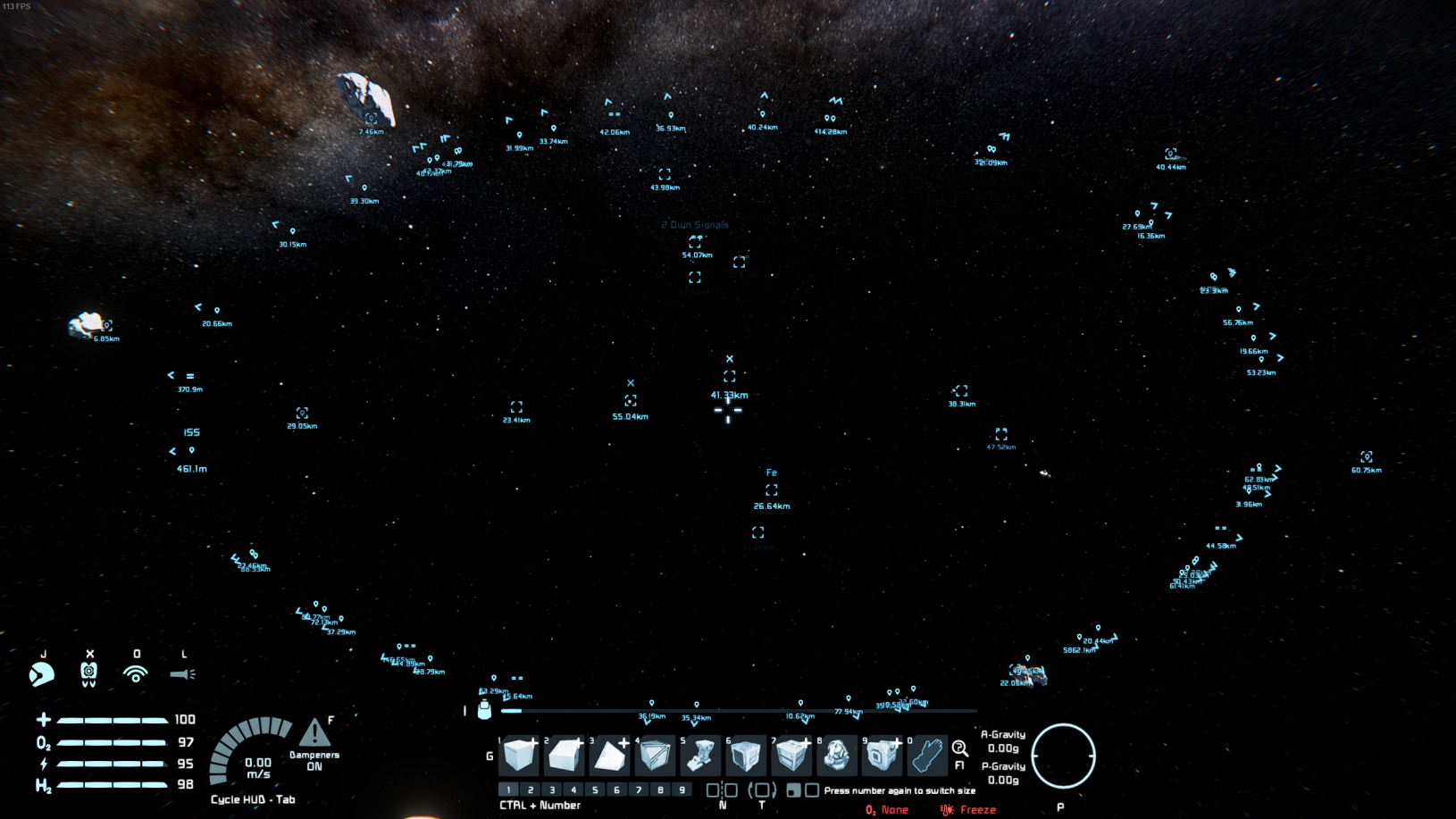Select the steel catwalk panel slot
The width and height of the screenshot is (1456, 819).
click(656, 756)
